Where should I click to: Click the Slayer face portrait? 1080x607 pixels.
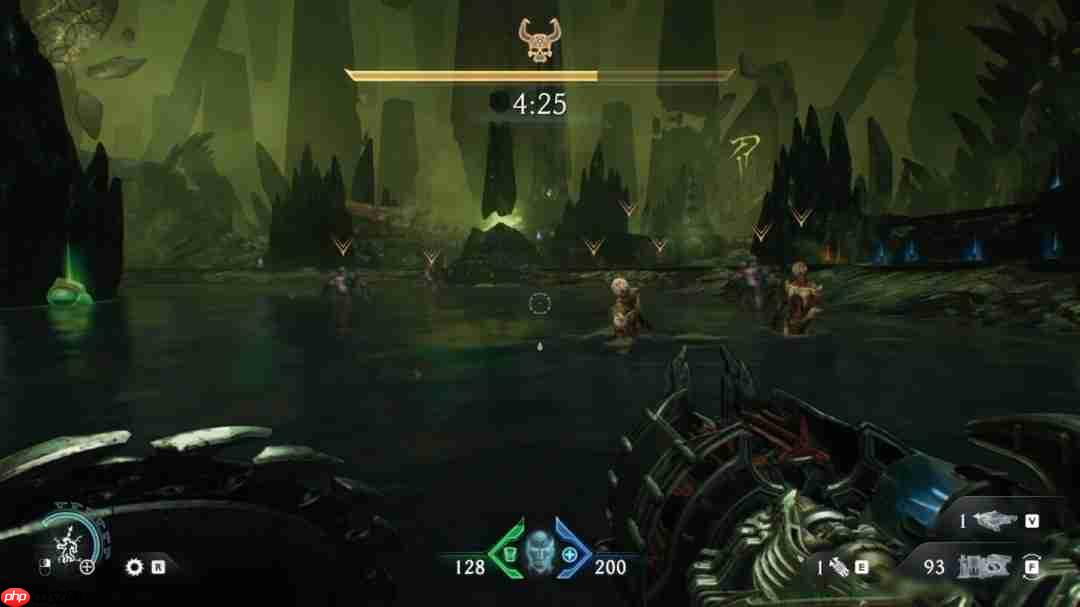pos(539,552)
